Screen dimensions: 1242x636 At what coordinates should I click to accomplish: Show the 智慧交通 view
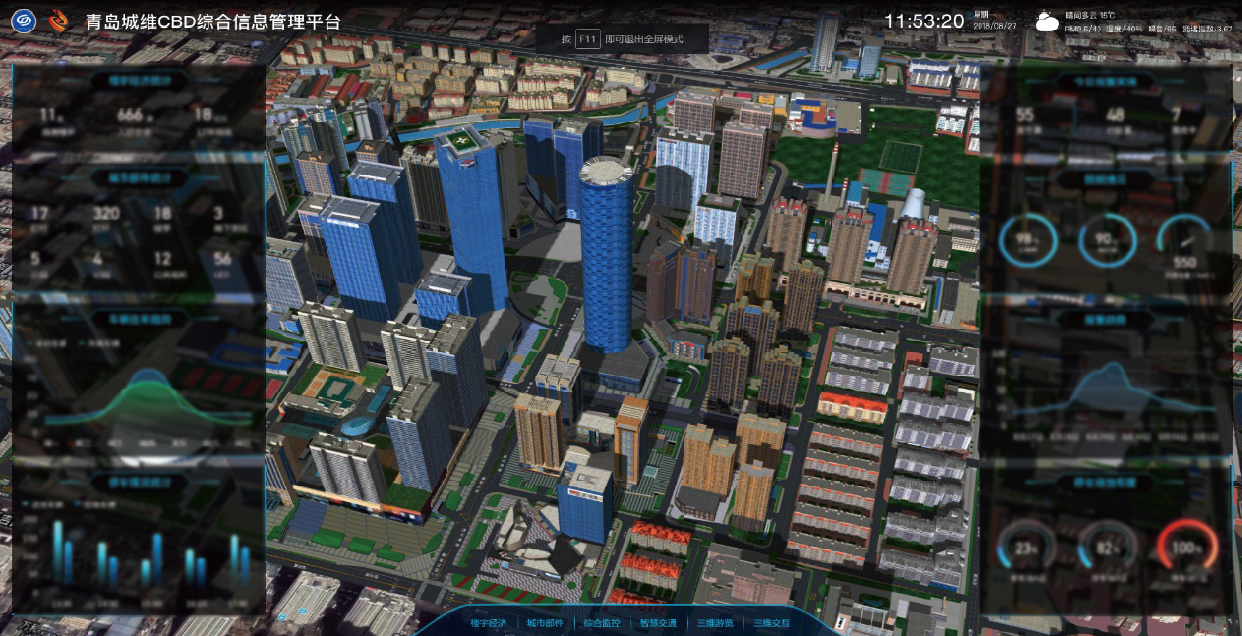click(658, 623)
